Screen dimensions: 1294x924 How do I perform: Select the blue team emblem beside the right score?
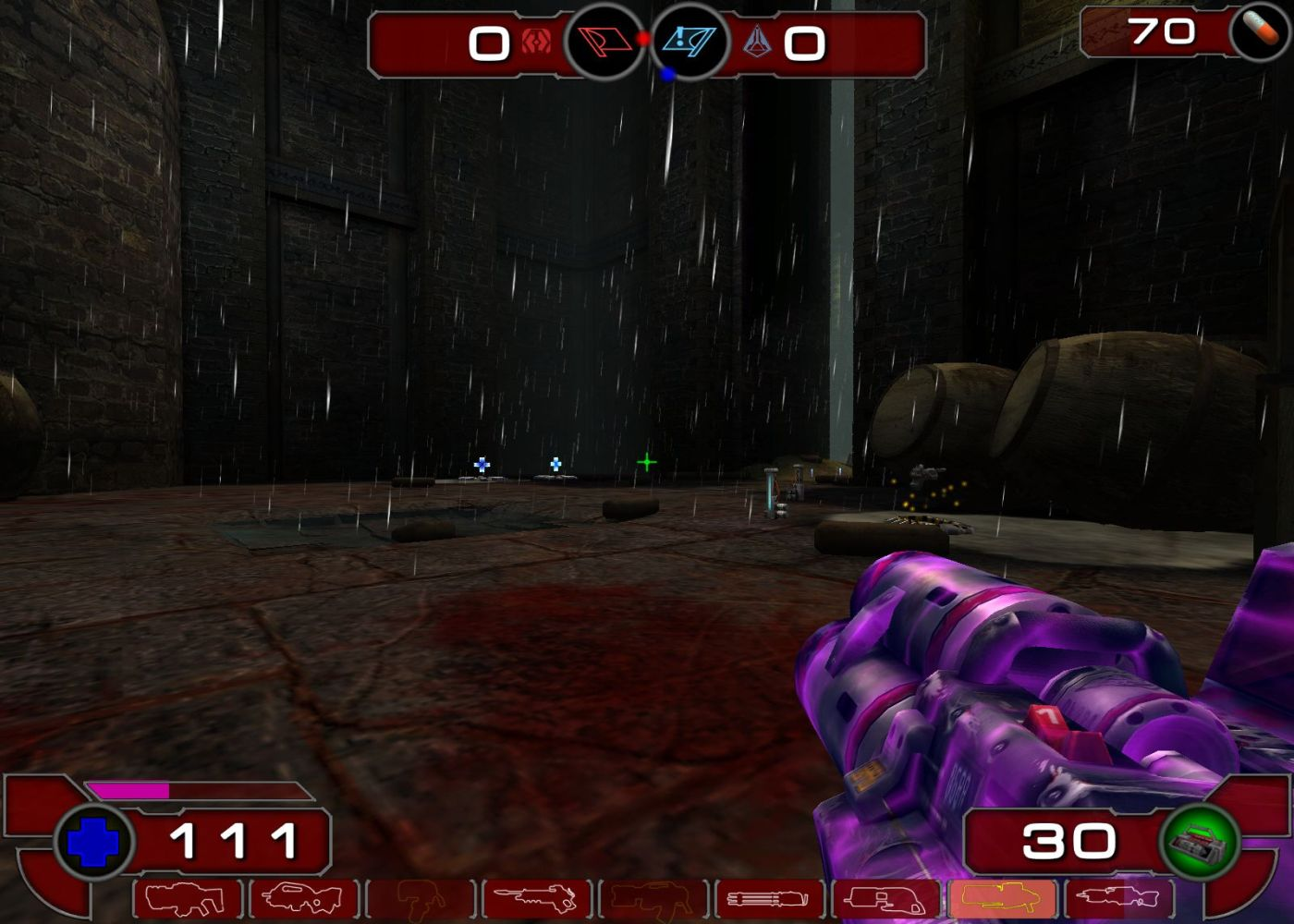click(x=758, y=43)
